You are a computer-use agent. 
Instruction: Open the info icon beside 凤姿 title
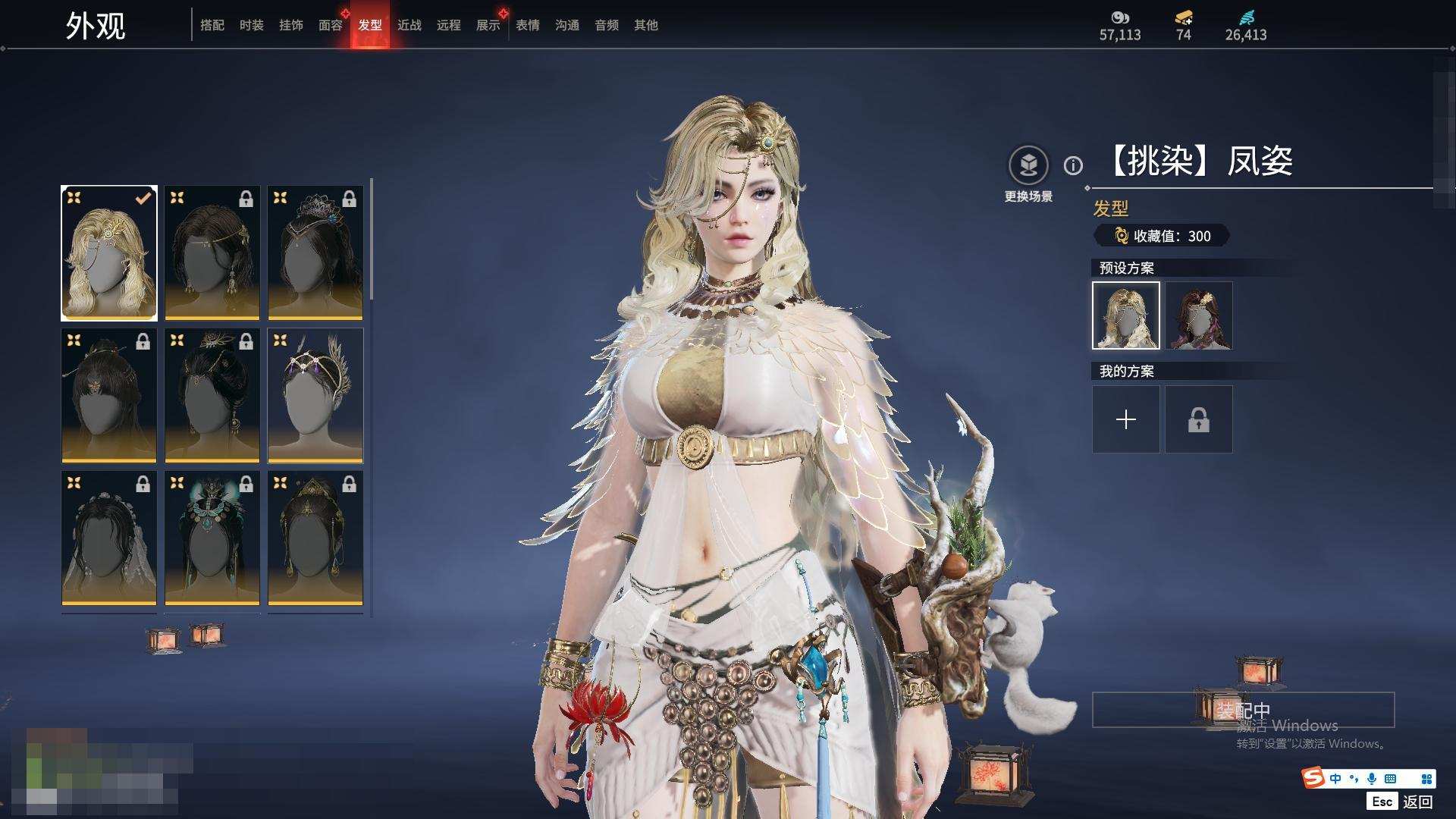pos(1073,165)
